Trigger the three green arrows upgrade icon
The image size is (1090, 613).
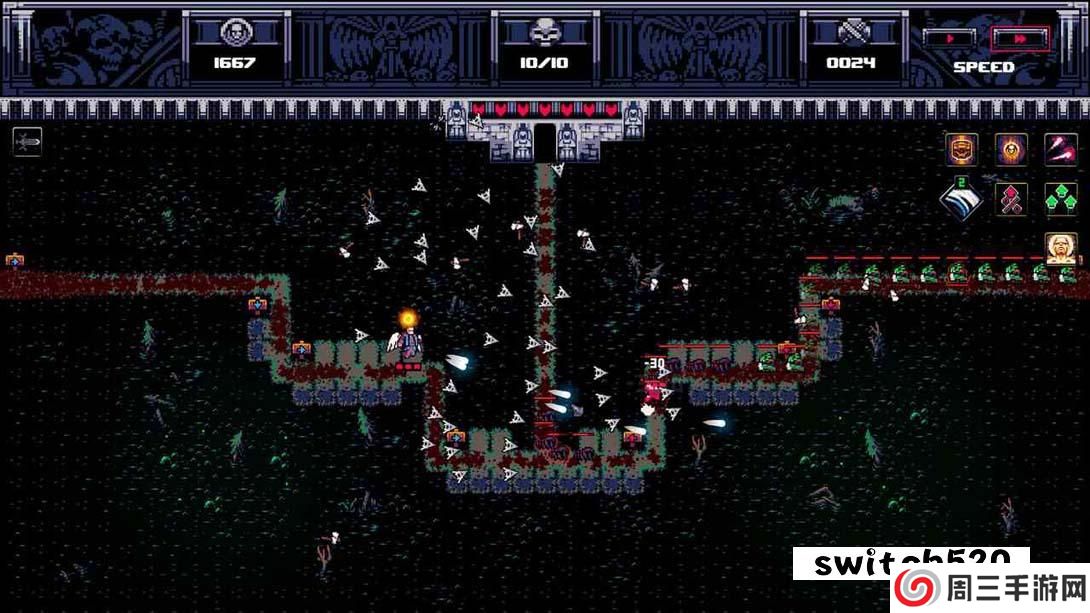click(x=1060, y=198)
